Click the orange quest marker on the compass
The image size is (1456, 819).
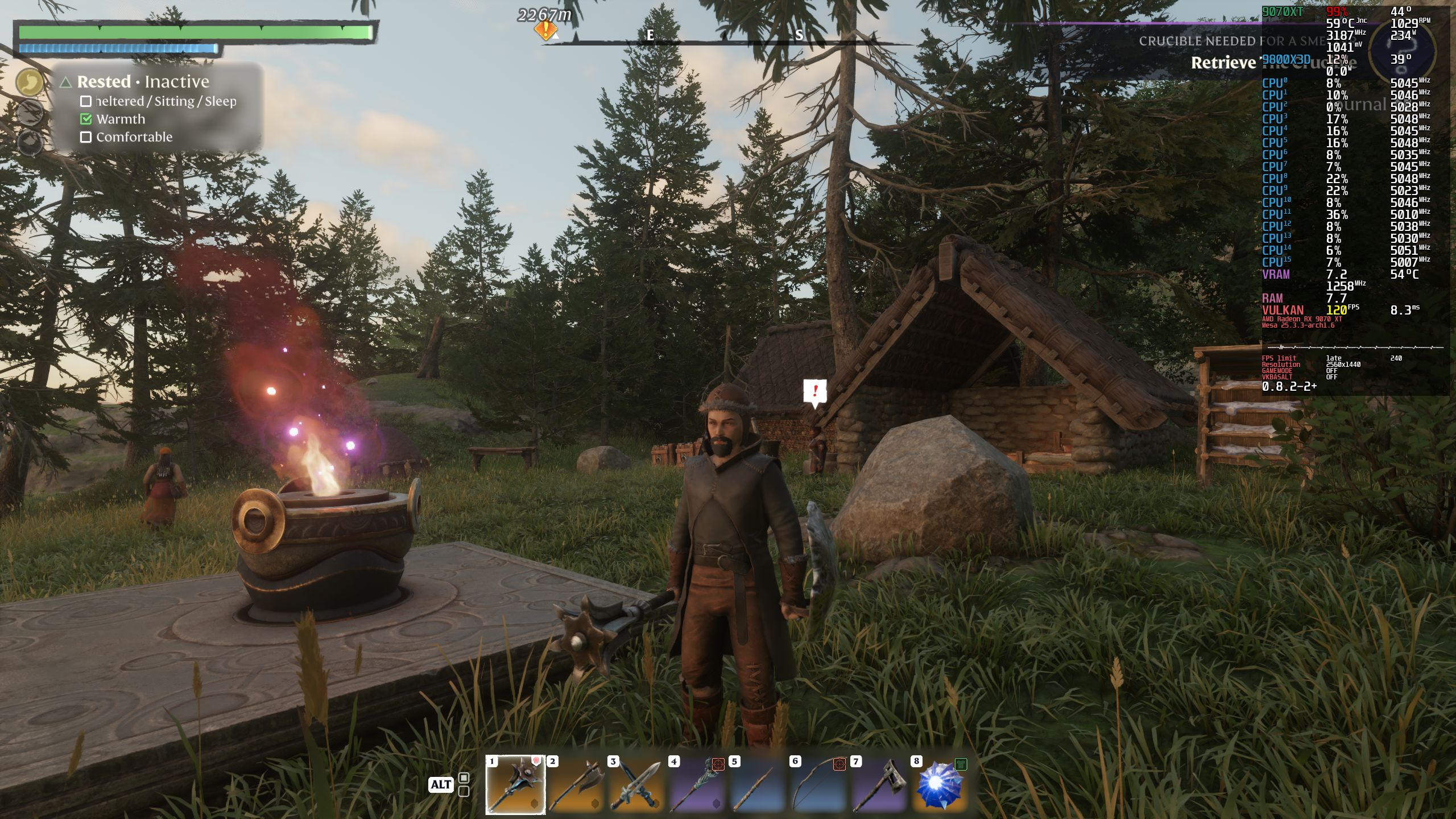(545, 31)
